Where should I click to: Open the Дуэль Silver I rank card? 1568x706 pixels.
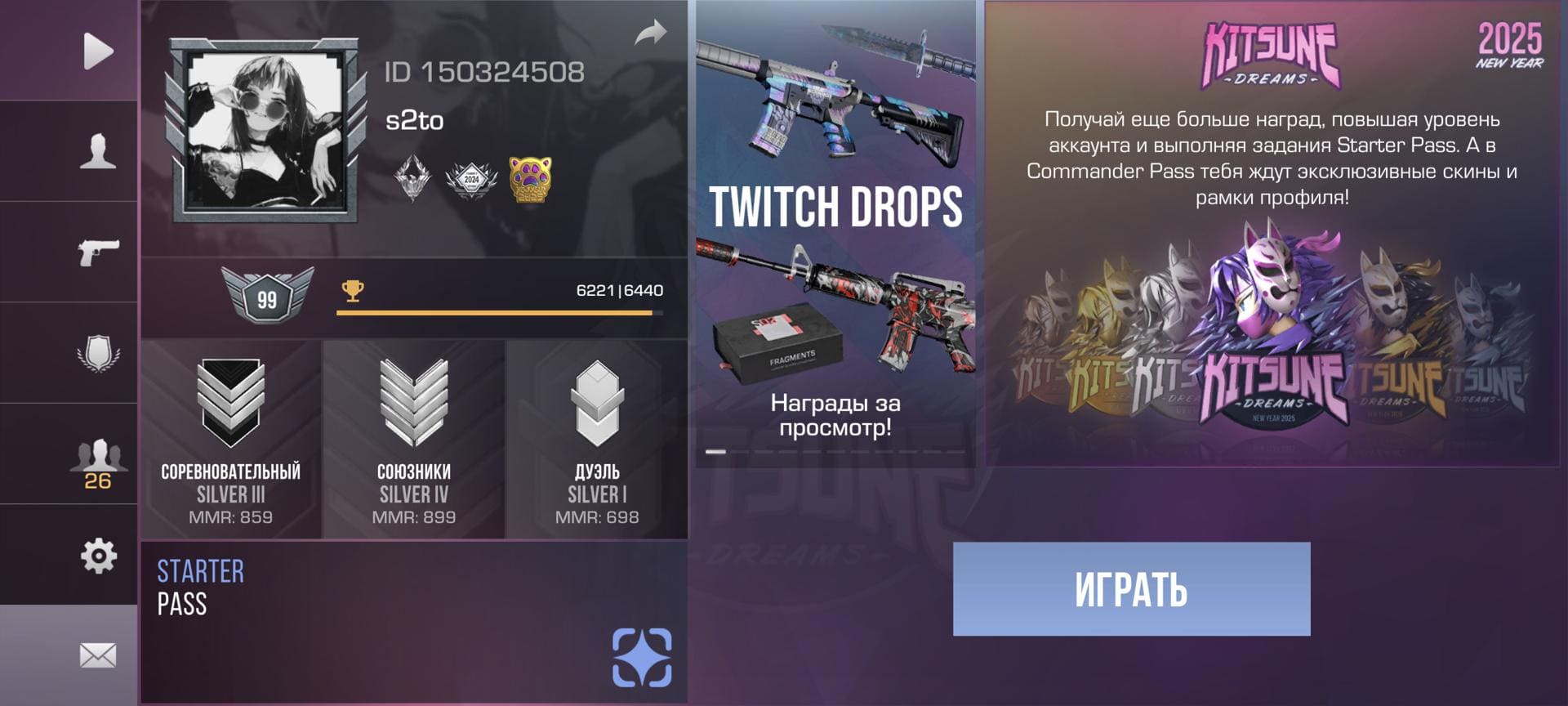[597, 440]
